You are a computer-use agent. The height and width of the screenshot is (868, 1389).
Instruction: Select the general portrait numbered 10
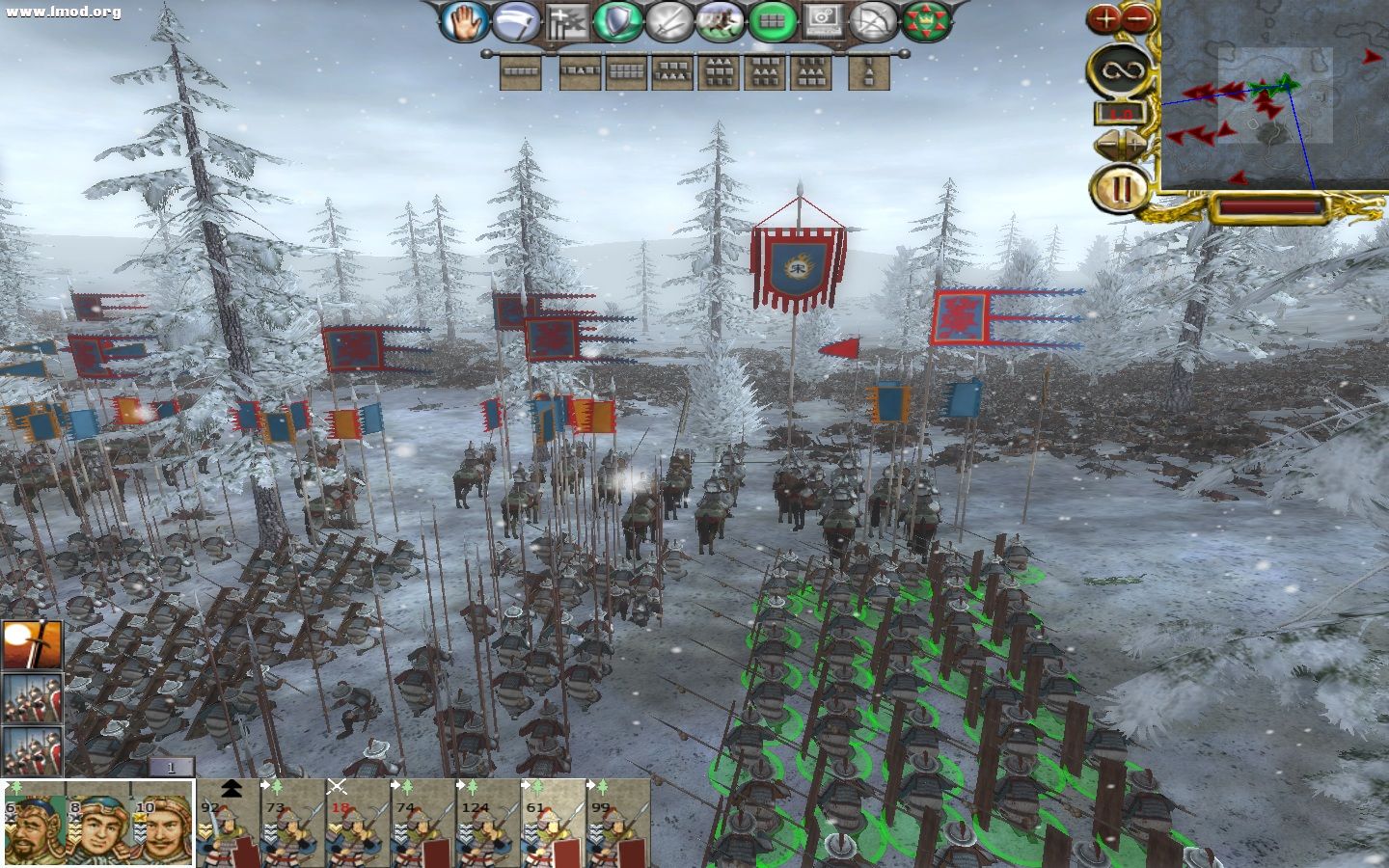(x=163, y=826)
